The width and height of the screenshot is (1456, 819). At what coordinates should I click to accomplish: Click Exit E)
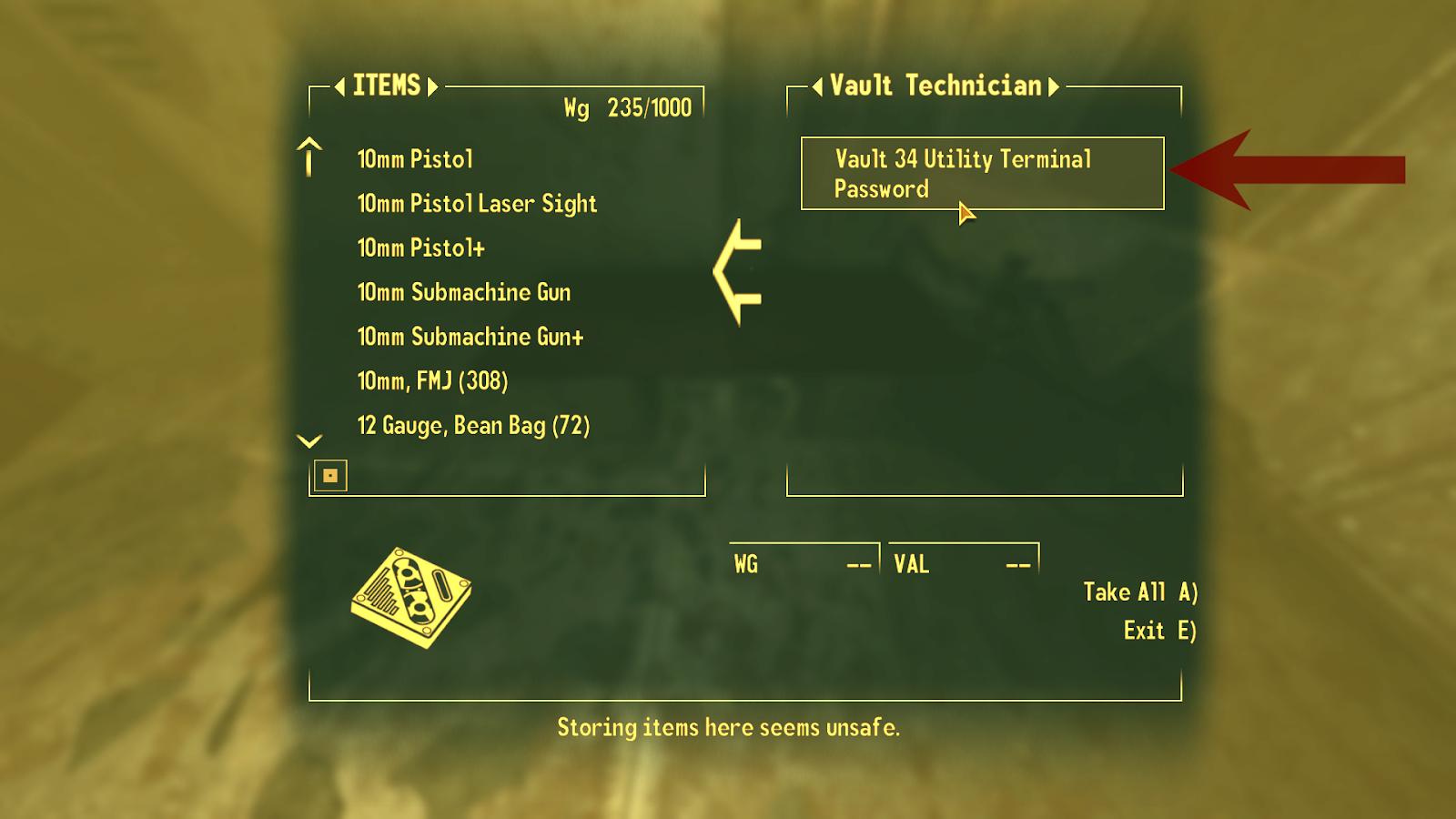click(x=1158, y=630)
